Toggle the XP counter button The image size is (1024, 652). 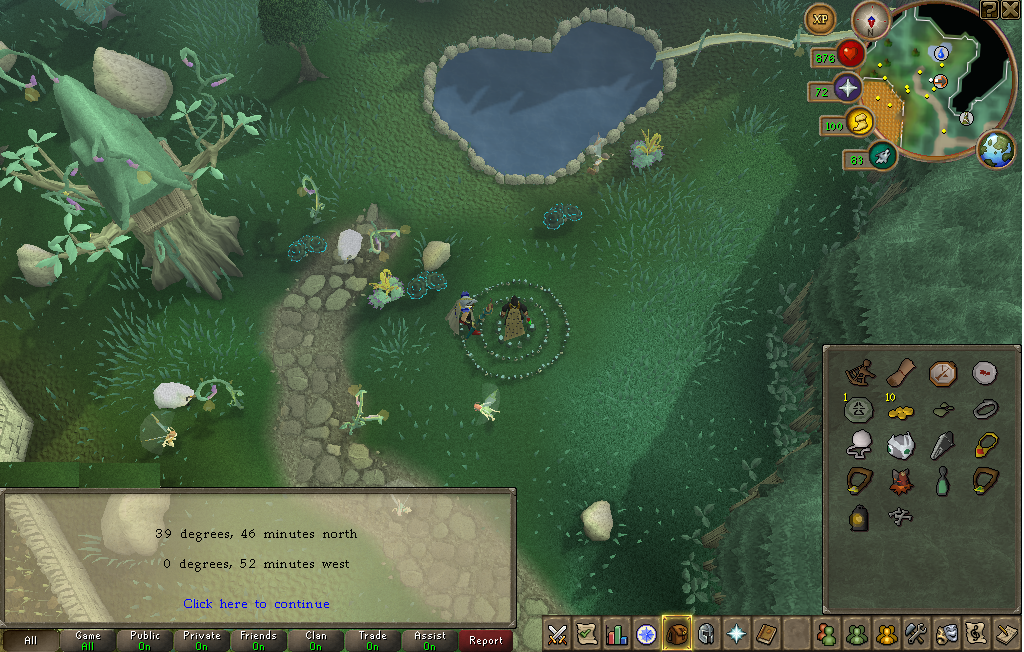click(x=821, y=19)
